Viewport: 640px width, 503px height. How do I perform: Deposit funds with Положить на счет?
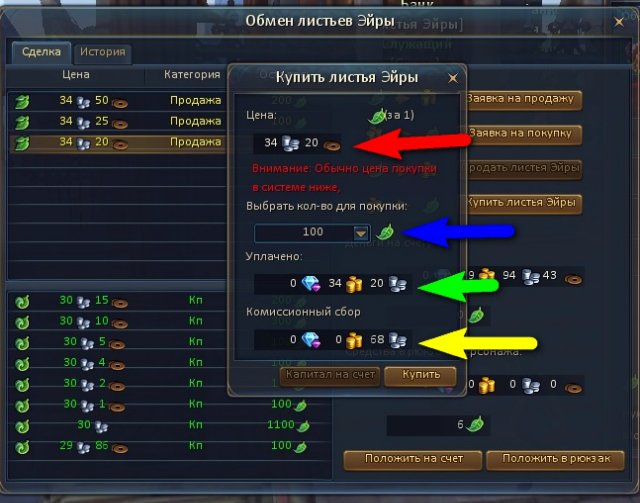tap(413, 459)
